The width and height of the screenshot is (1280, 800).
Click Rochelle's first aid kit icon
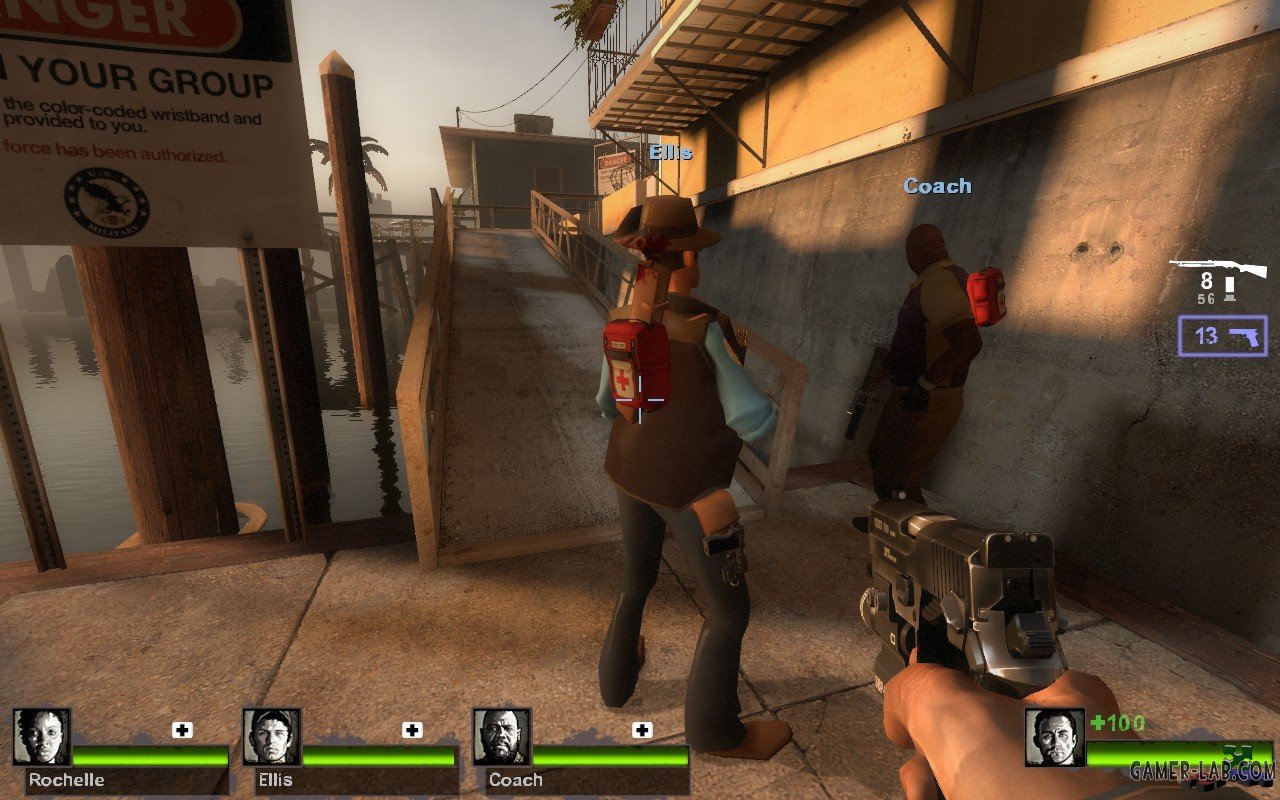pyautogui.click(x=182, y=730)
